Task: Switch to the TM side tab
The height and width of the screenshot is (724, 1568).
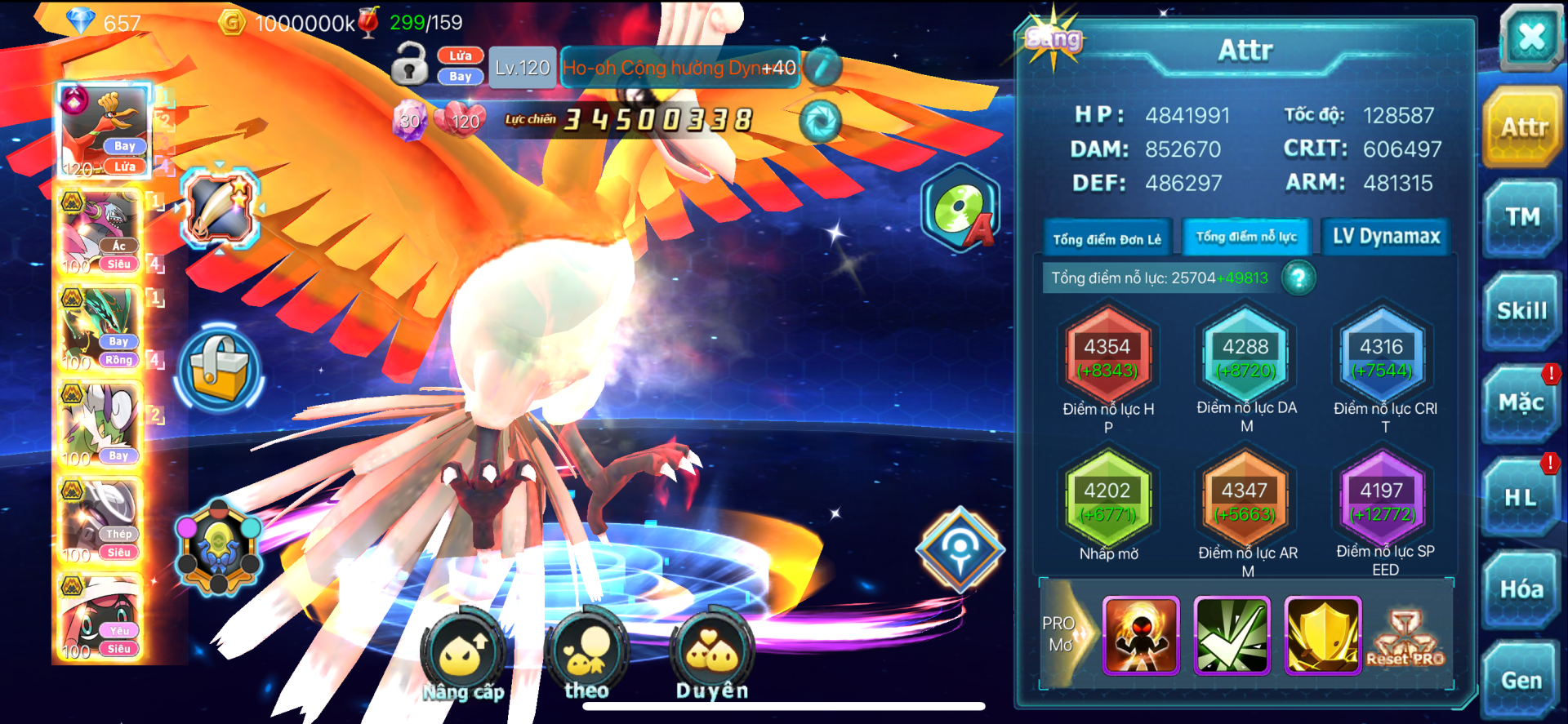Action: pyautogui.click(x=1522, y=218)
